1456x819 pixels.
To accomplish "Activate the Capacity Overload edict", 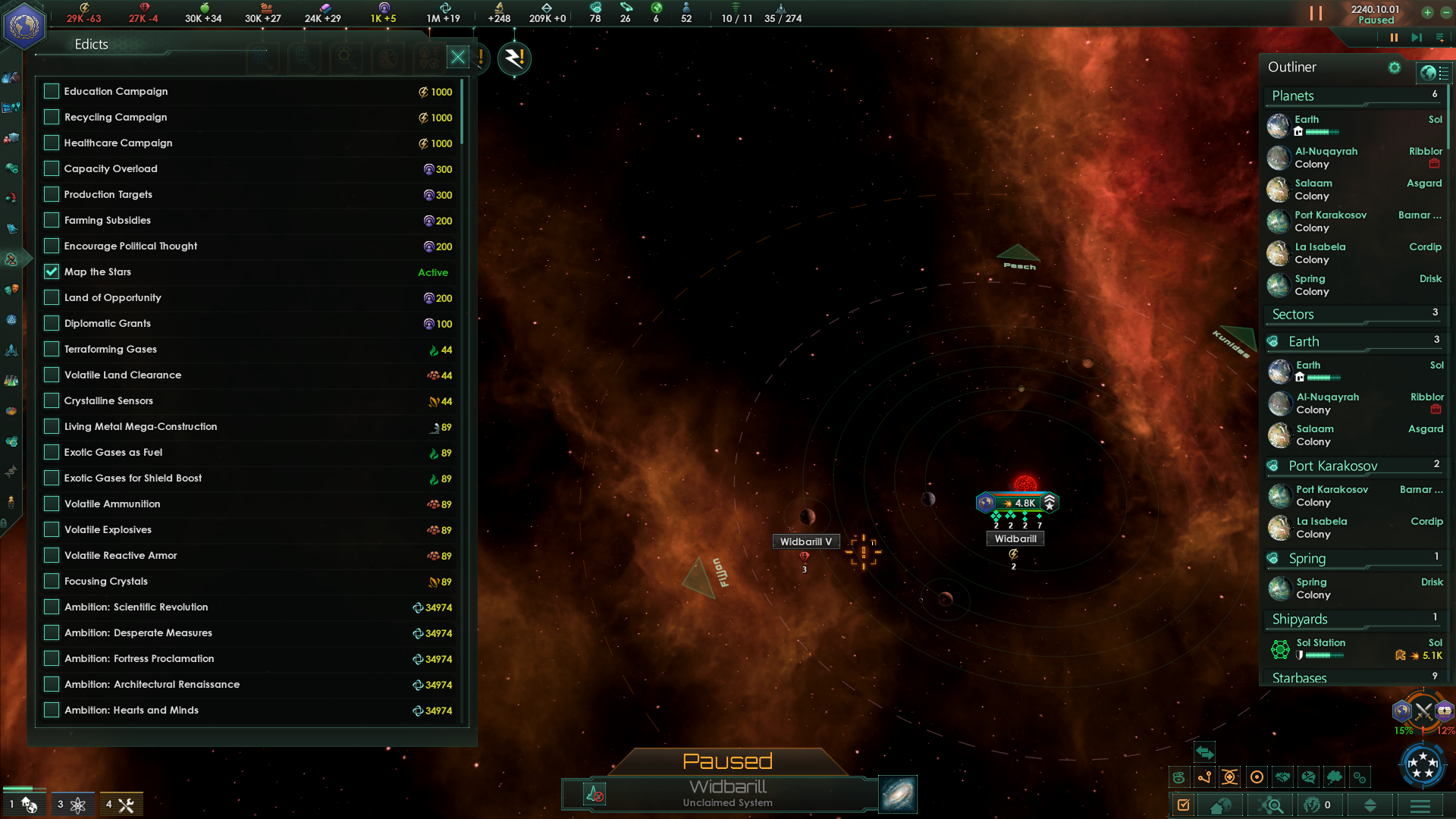I will click(x=52, y=169).
